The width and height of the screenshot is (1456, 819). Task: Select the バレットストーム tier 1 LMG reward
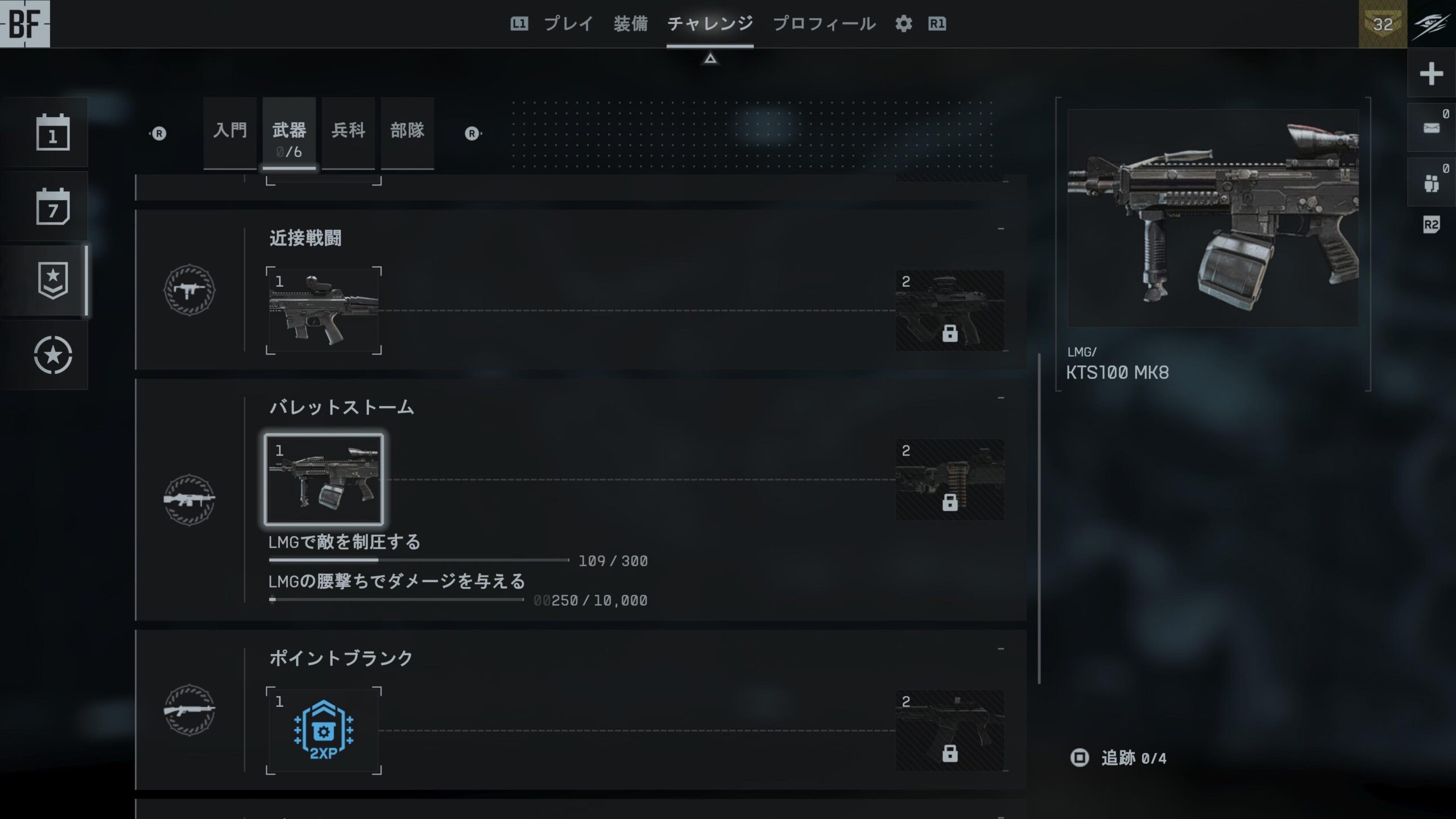point(324,479)
